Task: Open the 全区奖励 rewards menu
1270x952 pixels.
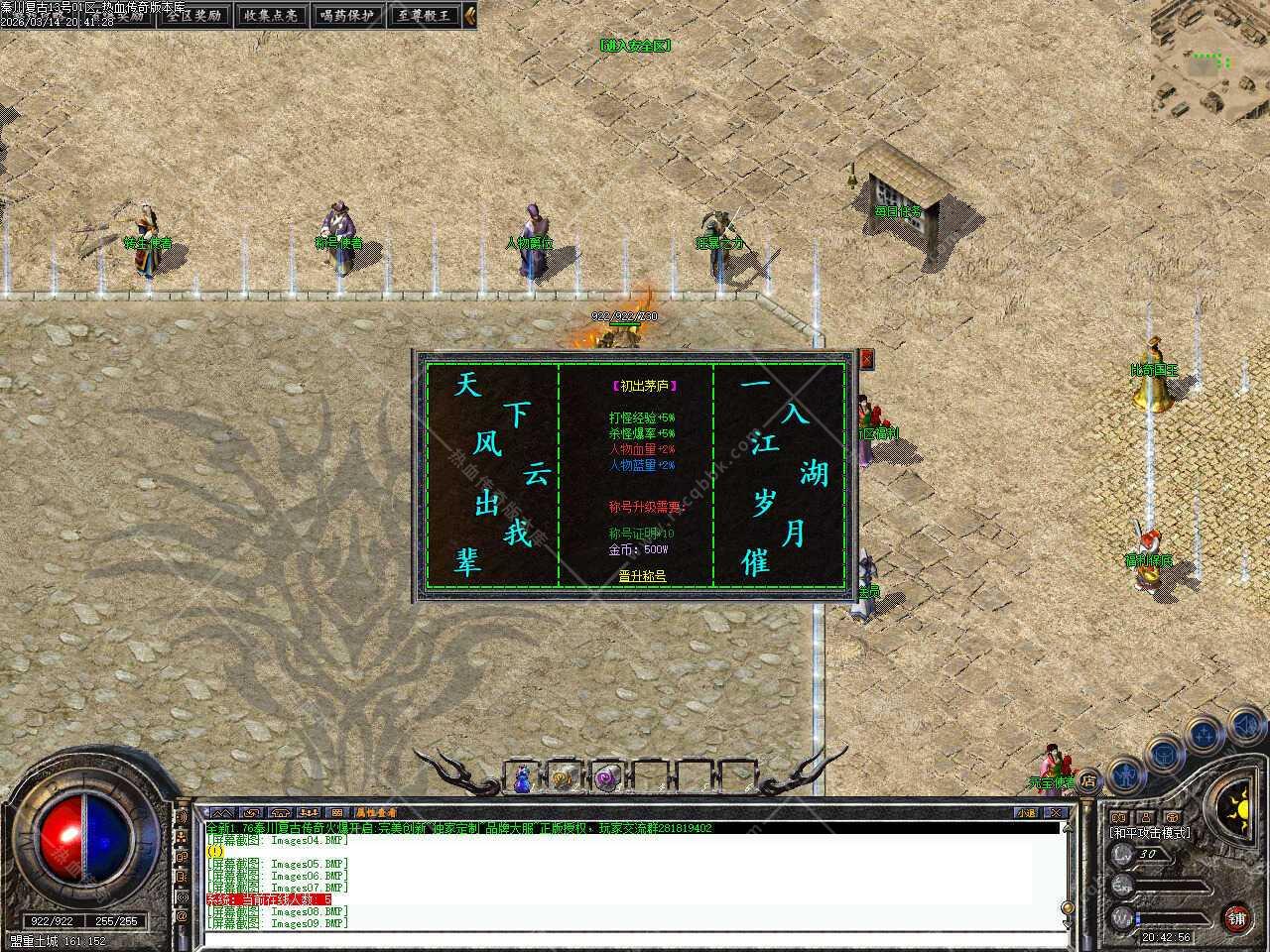Action: coord(195,15)
